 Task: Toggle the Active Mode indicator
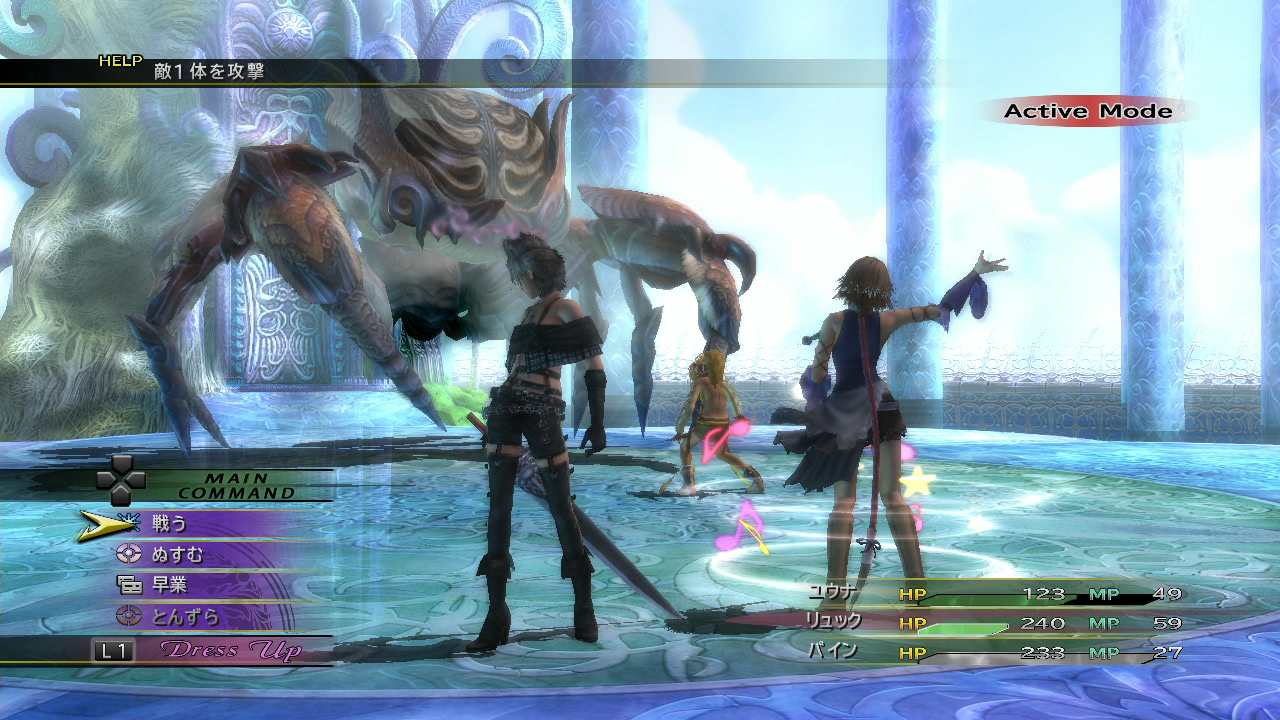tap(1088, 111)
